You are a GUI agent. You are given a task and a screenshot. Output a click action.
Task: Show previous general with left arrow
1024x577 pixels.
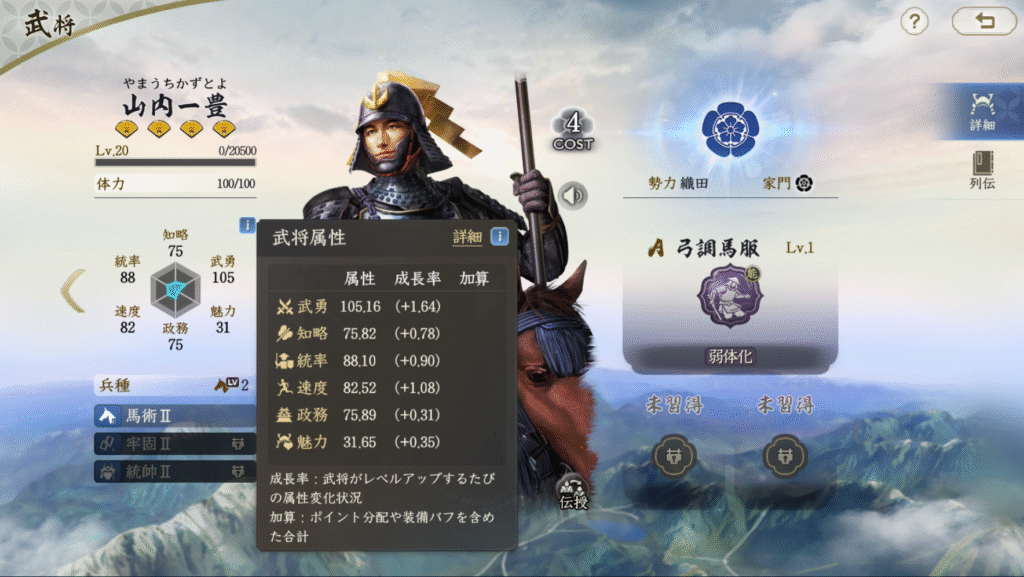click(74, 291)
